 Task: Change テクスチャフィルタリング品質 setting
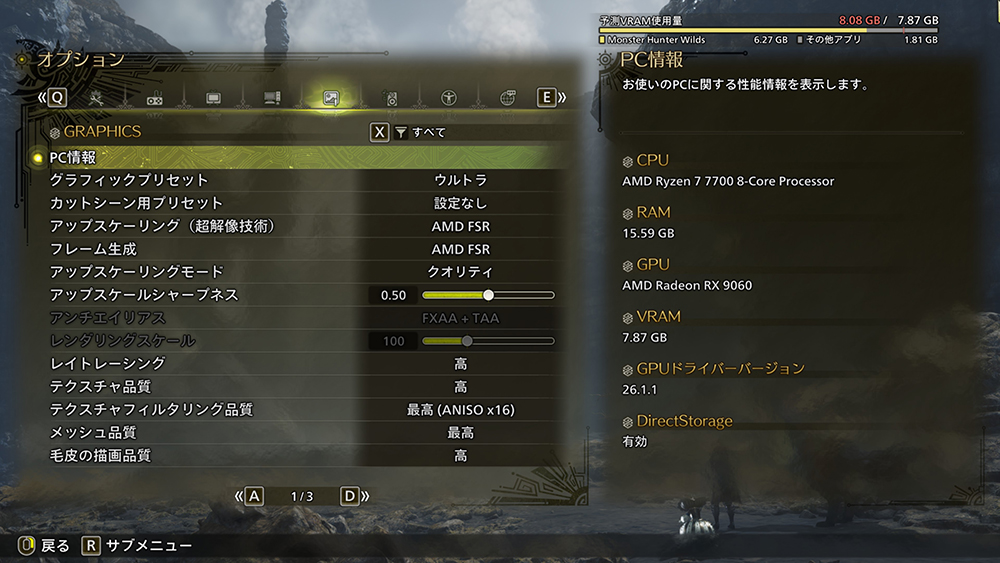click(x=460, y=410)
